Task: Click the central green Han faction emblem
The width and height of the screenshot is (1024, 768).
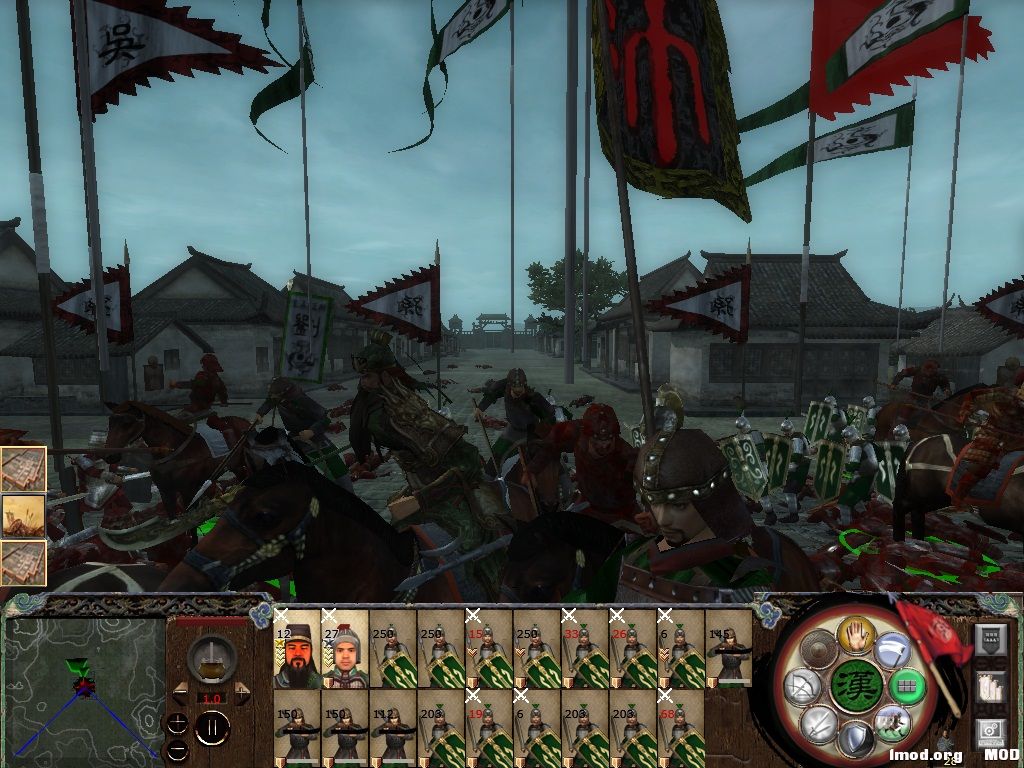Action: (857, 686)
